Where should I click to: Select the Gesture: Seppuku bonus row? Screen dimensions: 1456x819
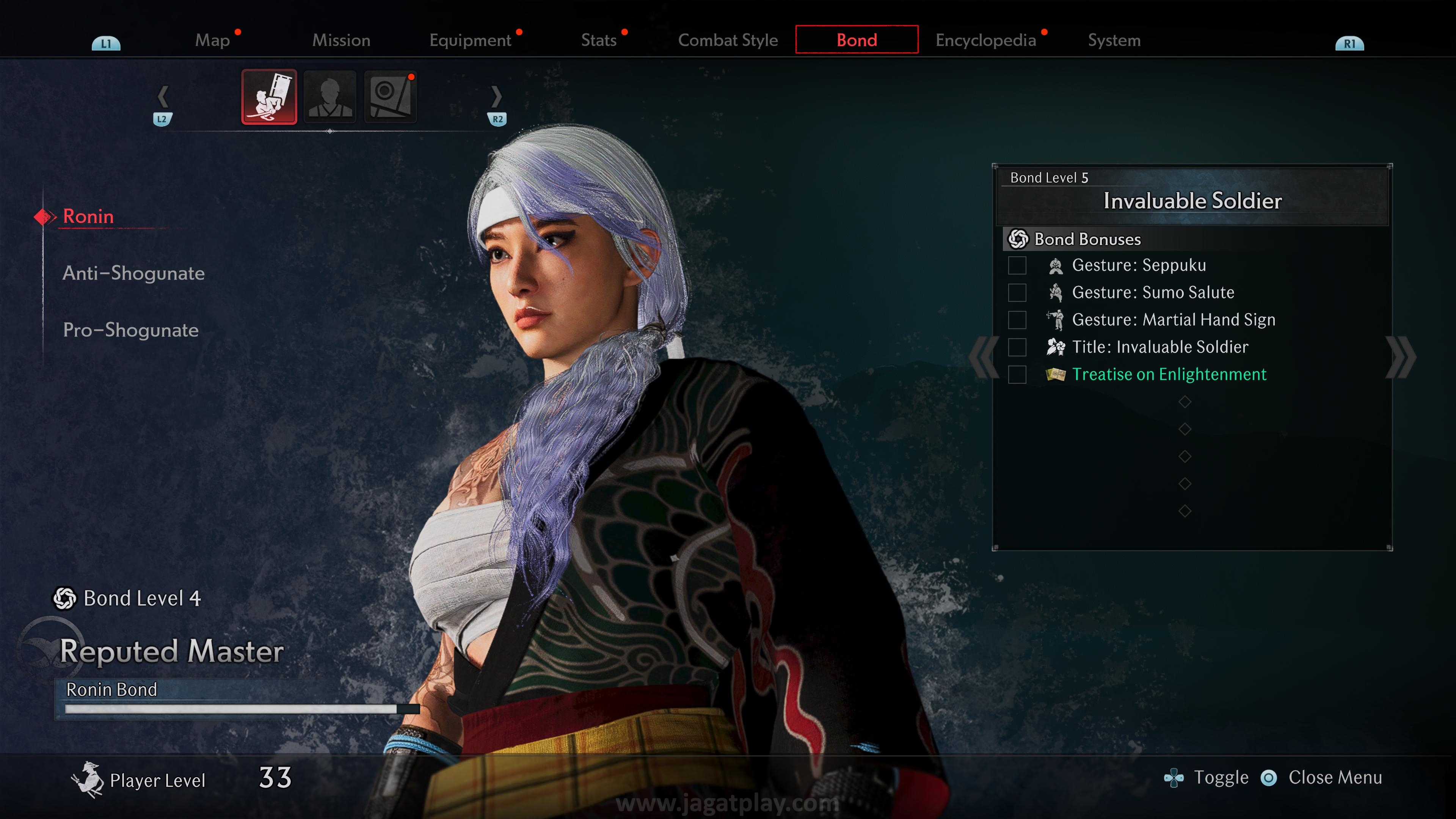click(1138, 265)
